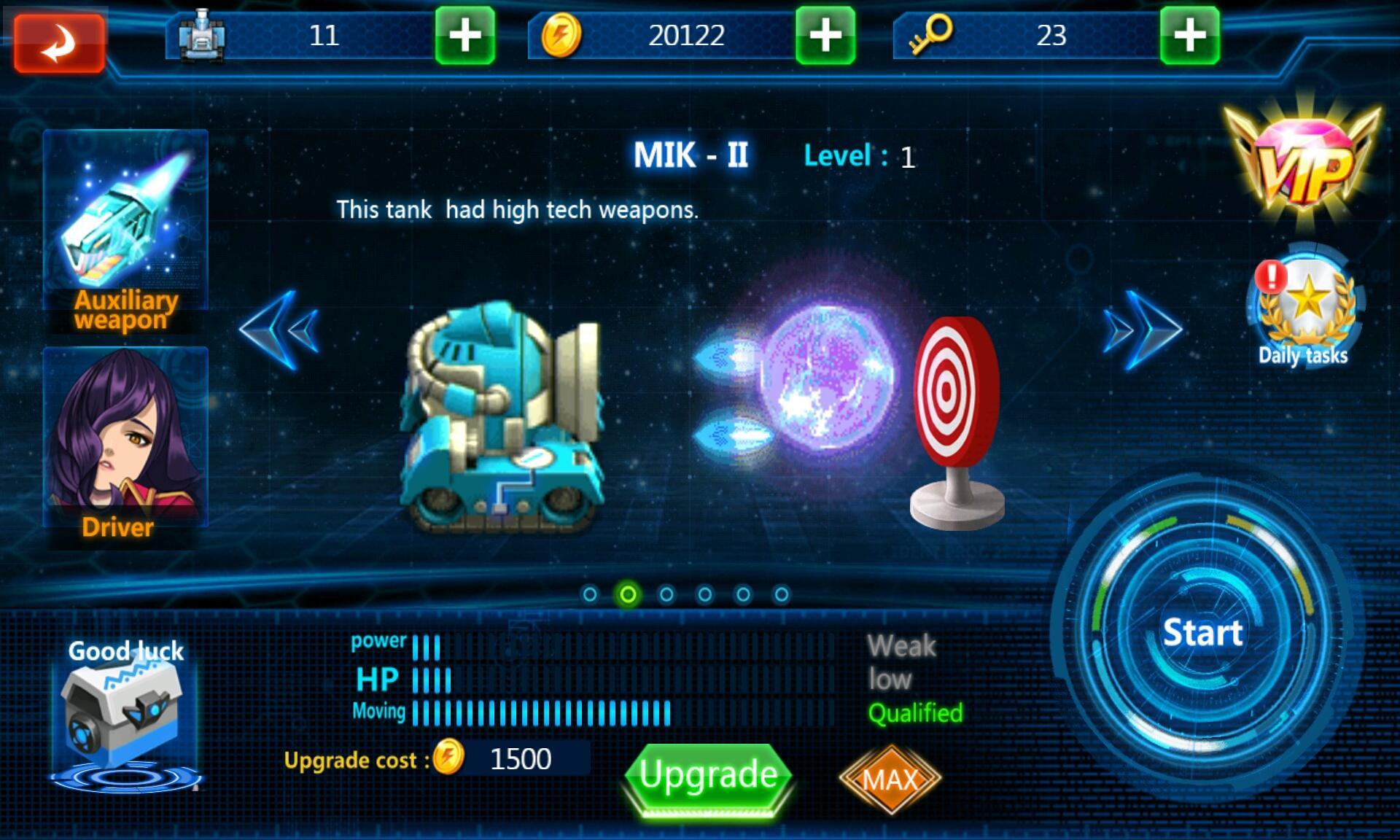
Task: Show the next tank with right arrow
Action: click(x=1142, y=330)
